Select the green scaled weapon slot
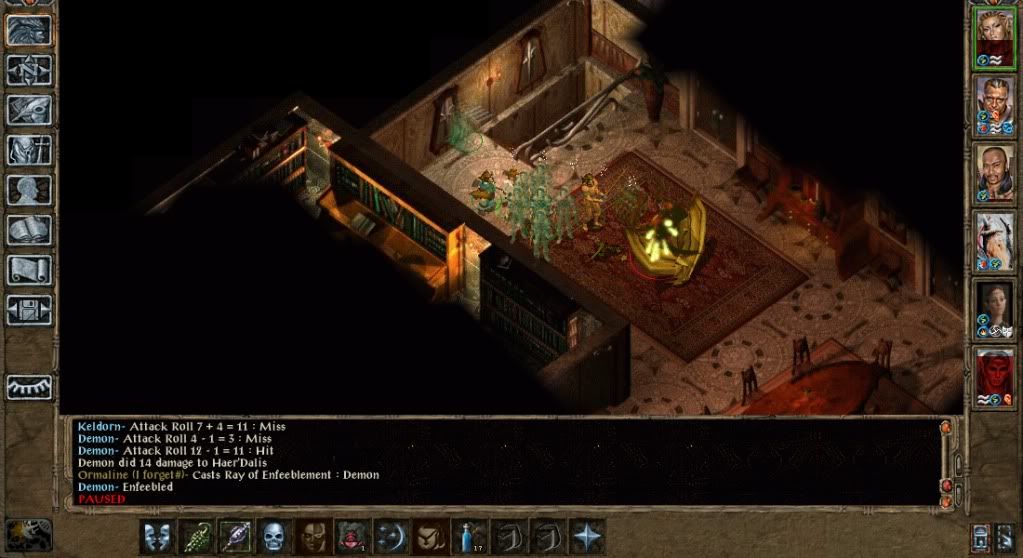The image size is (1023, 558). pyautogui.click(x=197, y=537)
